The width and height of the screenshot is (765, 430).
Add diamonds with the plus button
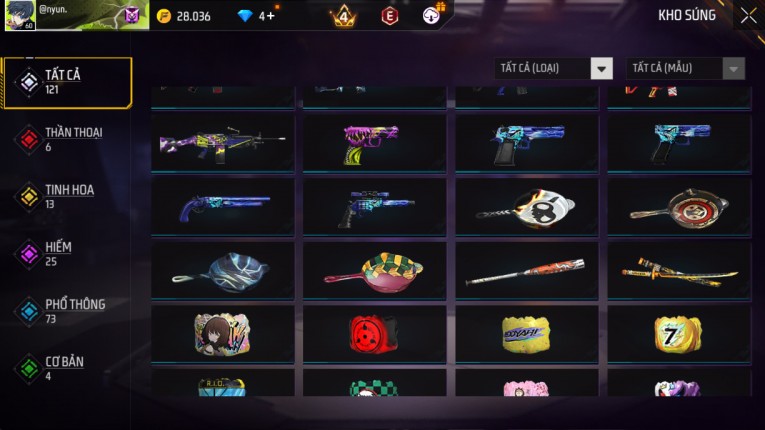click(x=270, y=15)
